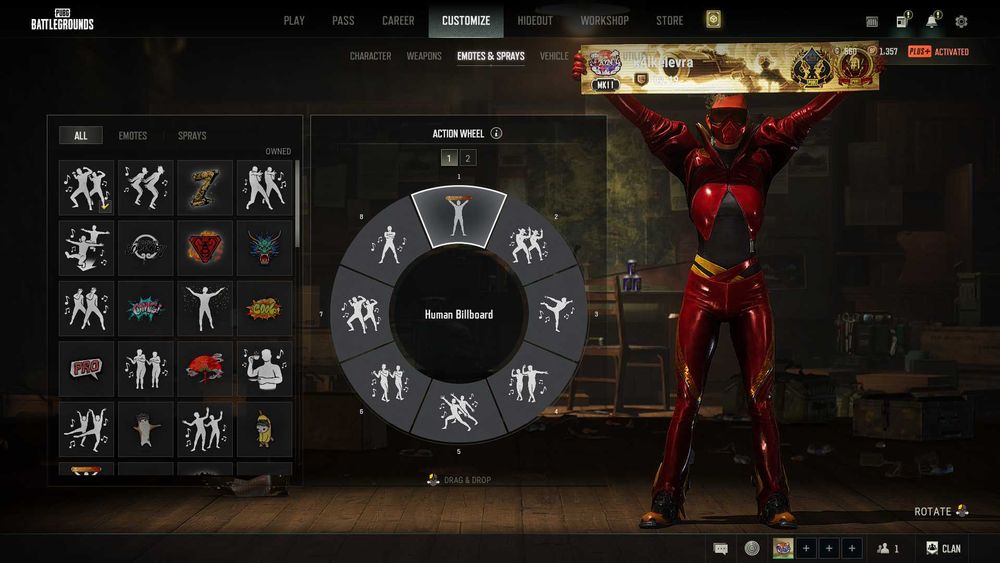1000x563 pixels.
Task: Open the Play menu
Action: point(294,20)
